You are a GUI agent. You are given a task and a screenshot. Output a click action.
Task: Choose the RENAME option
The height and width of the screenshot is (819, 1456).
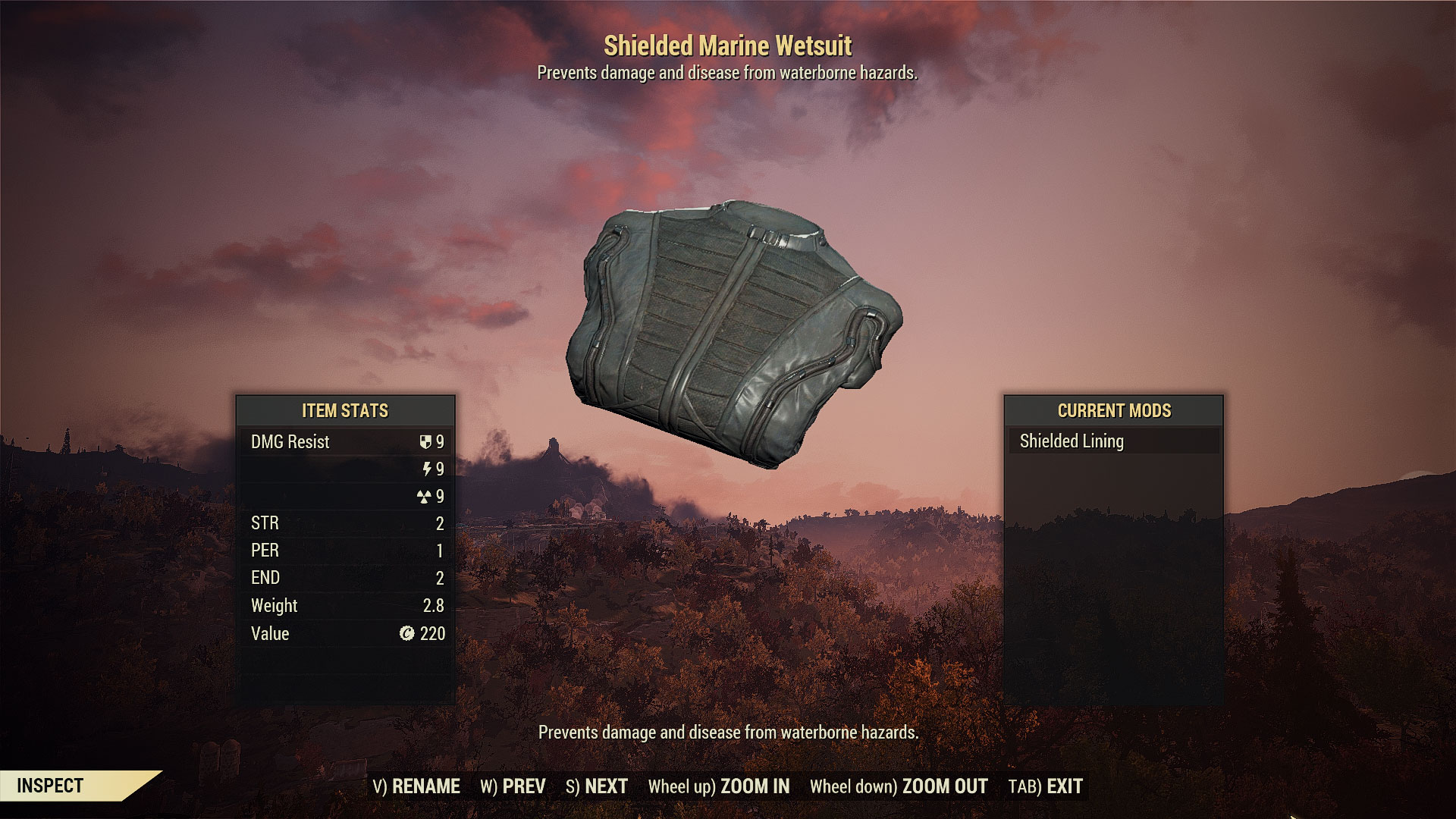point(416,786)
